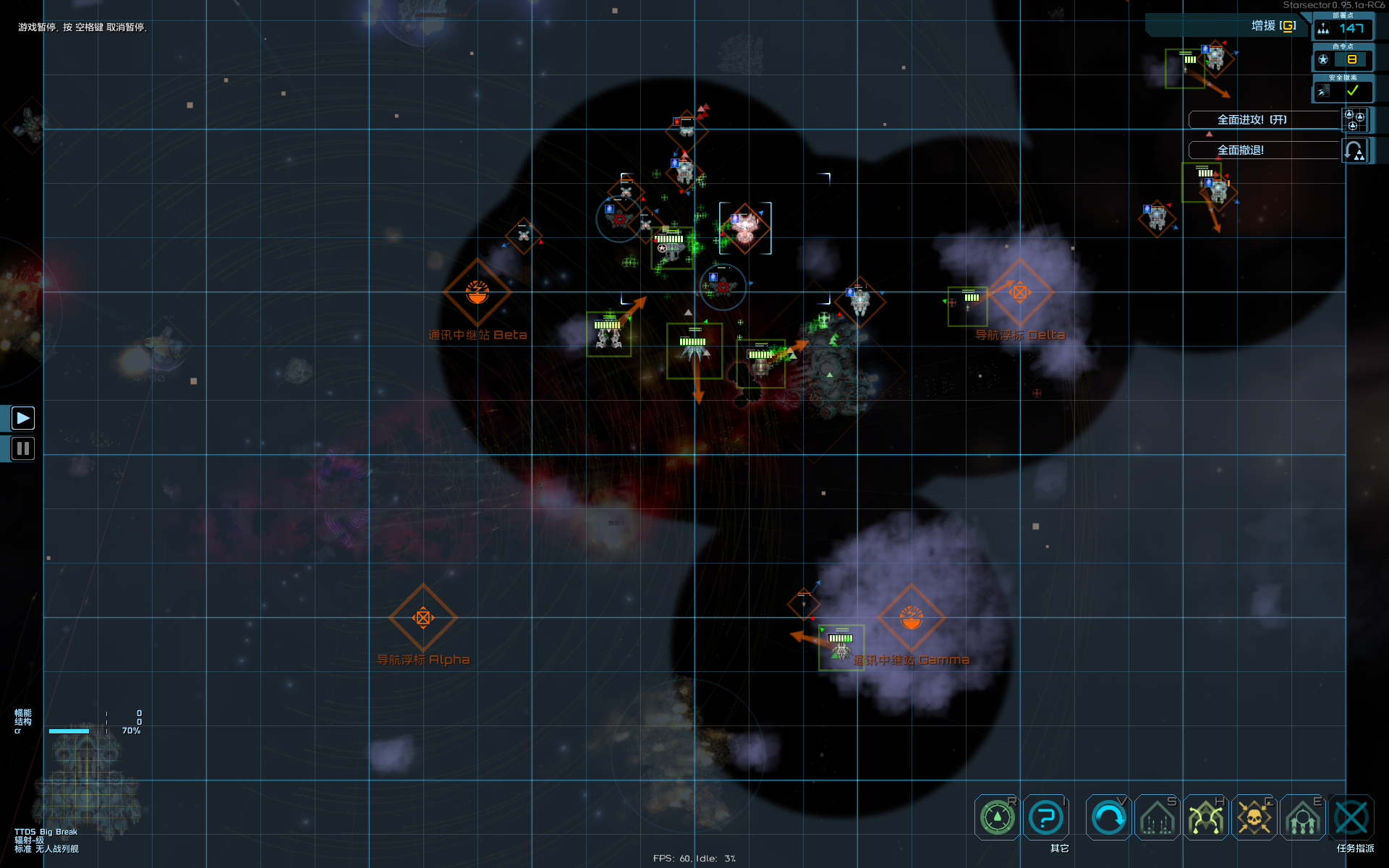Open the Search and Destroy question-mark command
The image size is (1389, 868).
click(1046, 817)
